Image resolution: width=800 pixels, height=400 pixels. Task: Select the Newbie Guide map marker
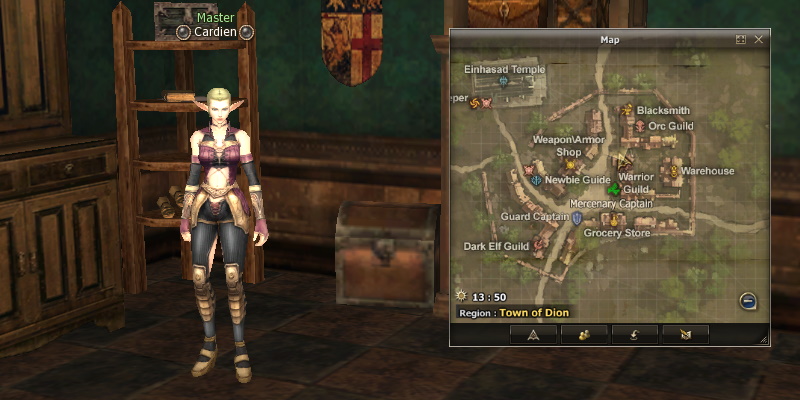(537, 181)
